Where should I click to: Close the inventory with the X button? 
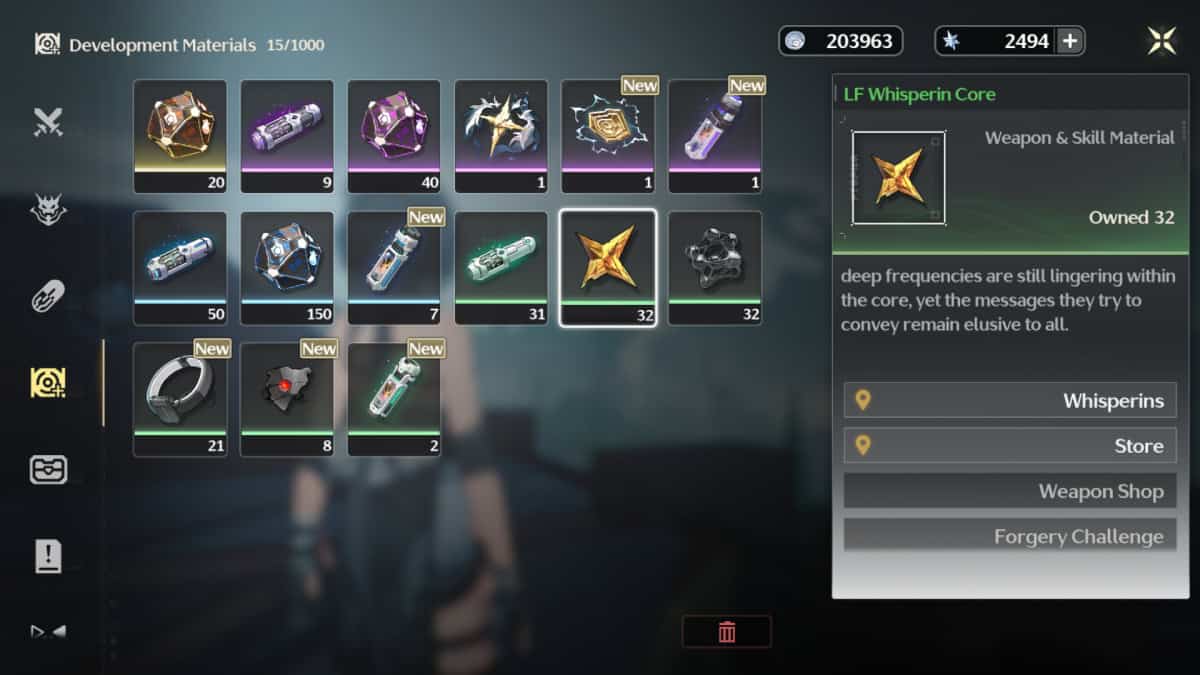point(1161,41)
